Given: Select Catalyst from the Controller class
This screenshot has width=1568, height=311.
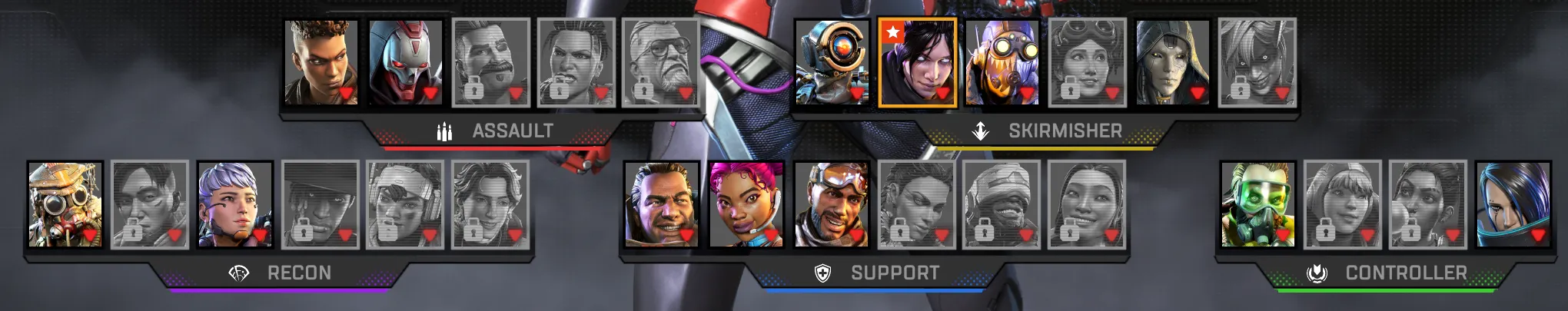Looking at the screenshot, I should [x=1513, y=204].
